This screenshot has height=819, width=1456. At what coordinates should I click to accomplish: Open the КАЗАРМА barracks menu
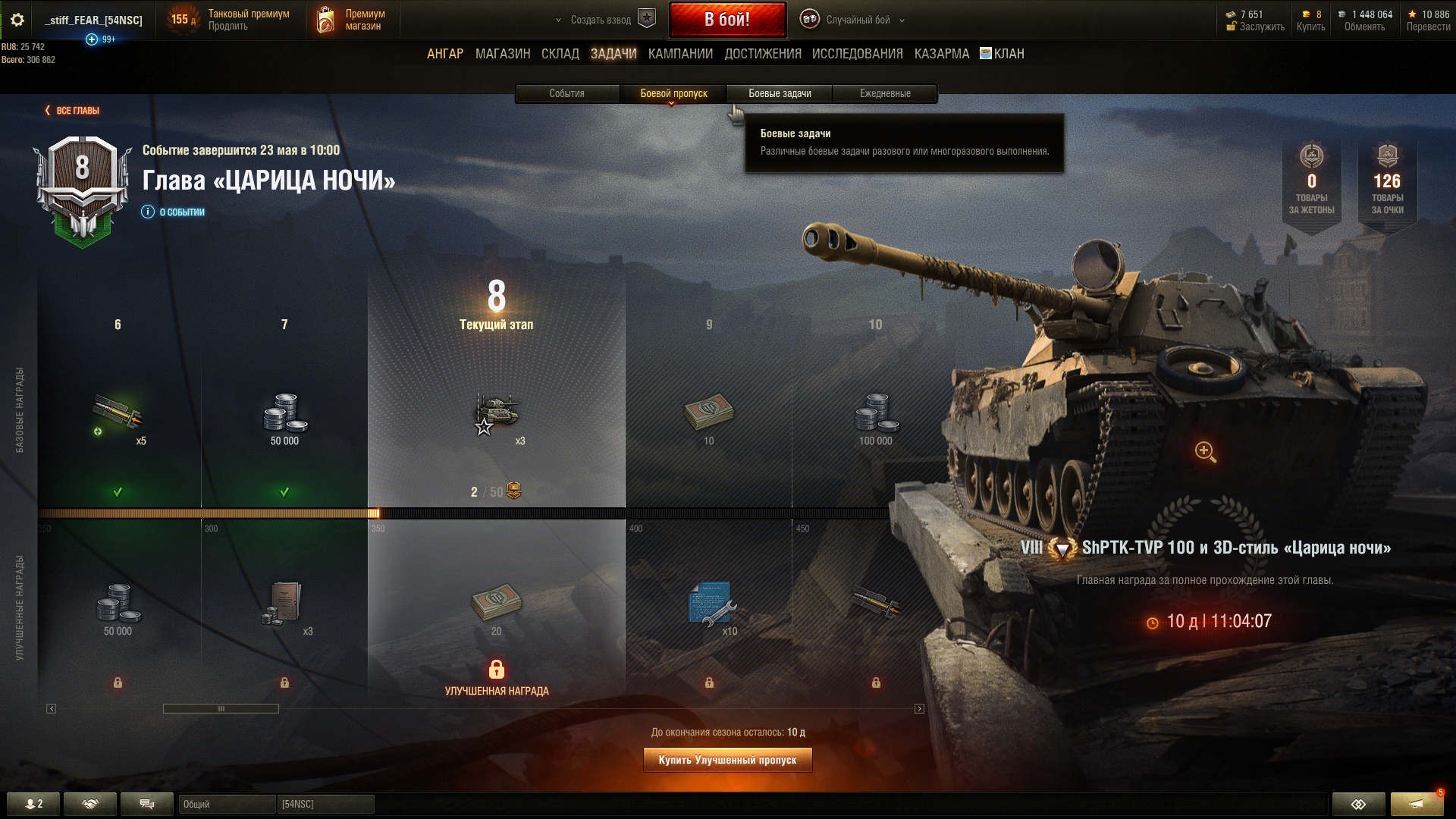941,54
